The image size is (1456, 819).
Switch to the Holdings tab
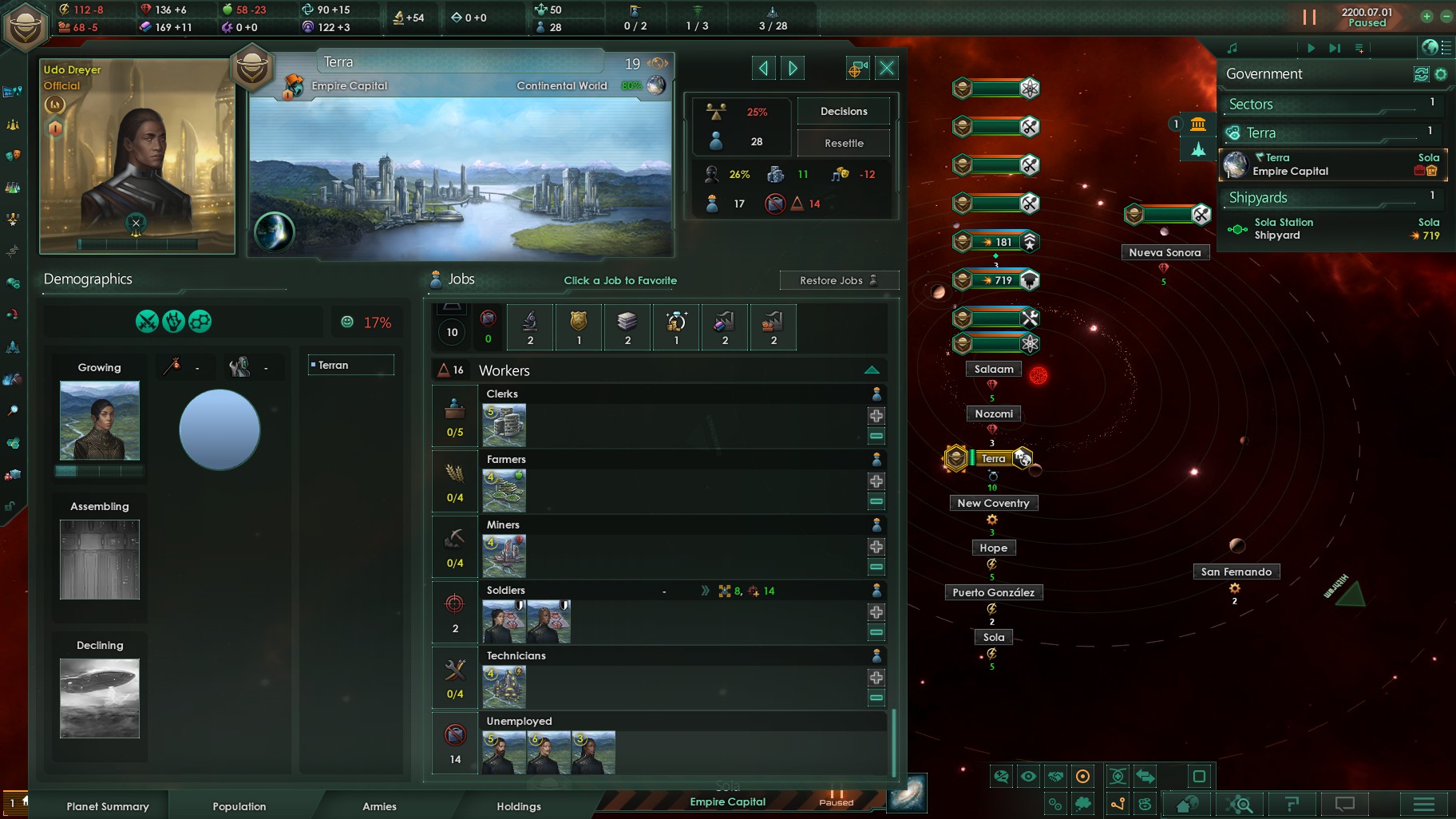[518, 806]
